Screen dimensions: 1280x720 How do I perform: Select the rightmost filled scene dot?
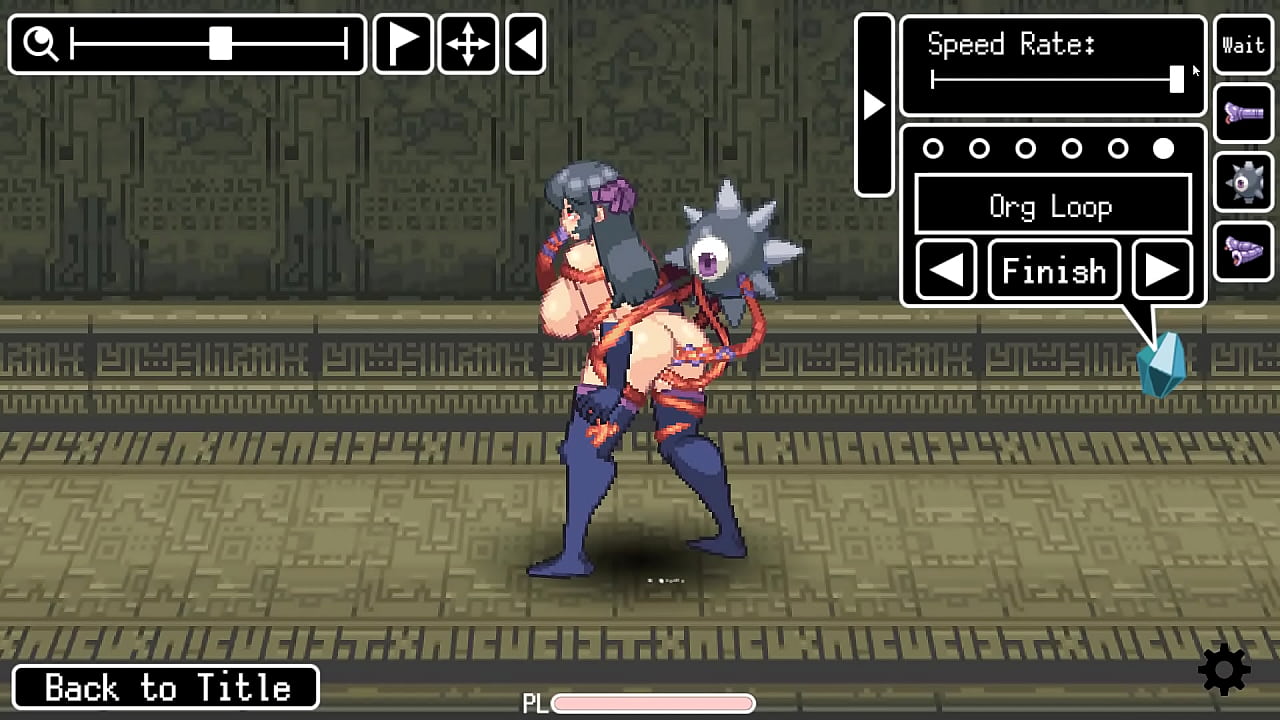(x=1163, y=149)
